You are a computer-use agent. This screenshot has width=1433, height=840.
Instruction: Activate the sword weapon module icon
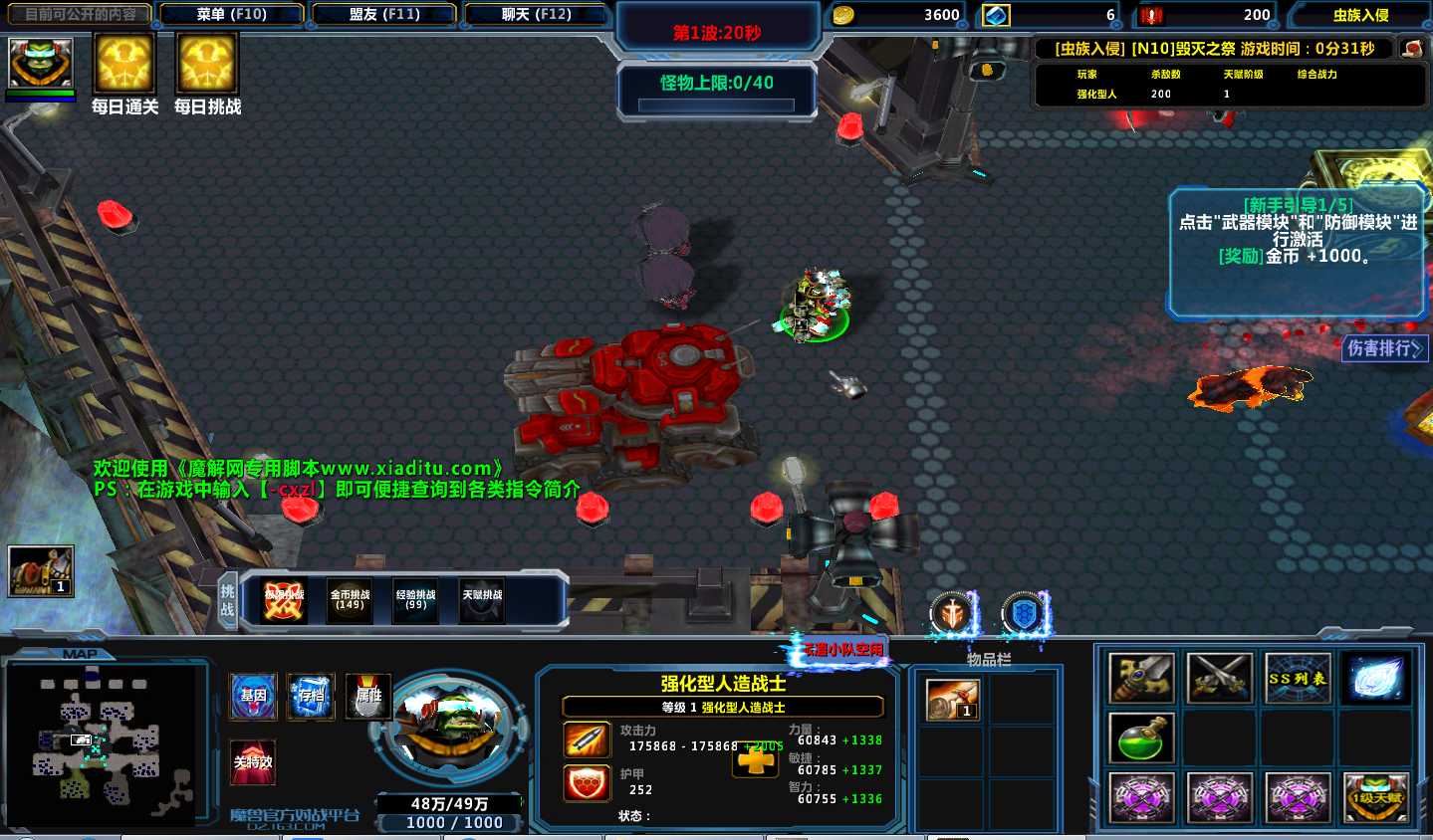tap(952, 614)
